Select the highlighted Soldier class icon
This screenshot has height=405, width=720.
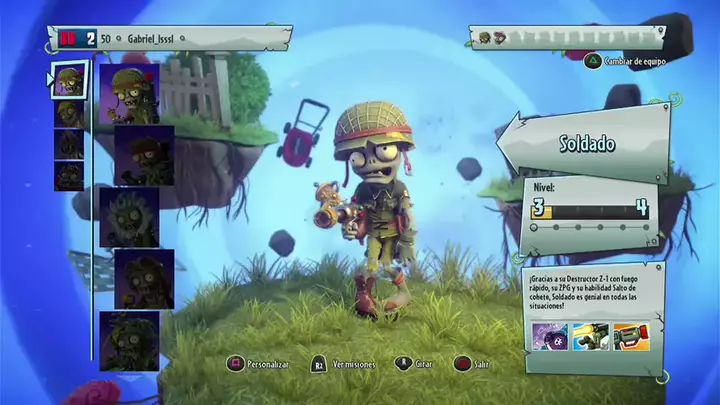[x=68, y=80]
